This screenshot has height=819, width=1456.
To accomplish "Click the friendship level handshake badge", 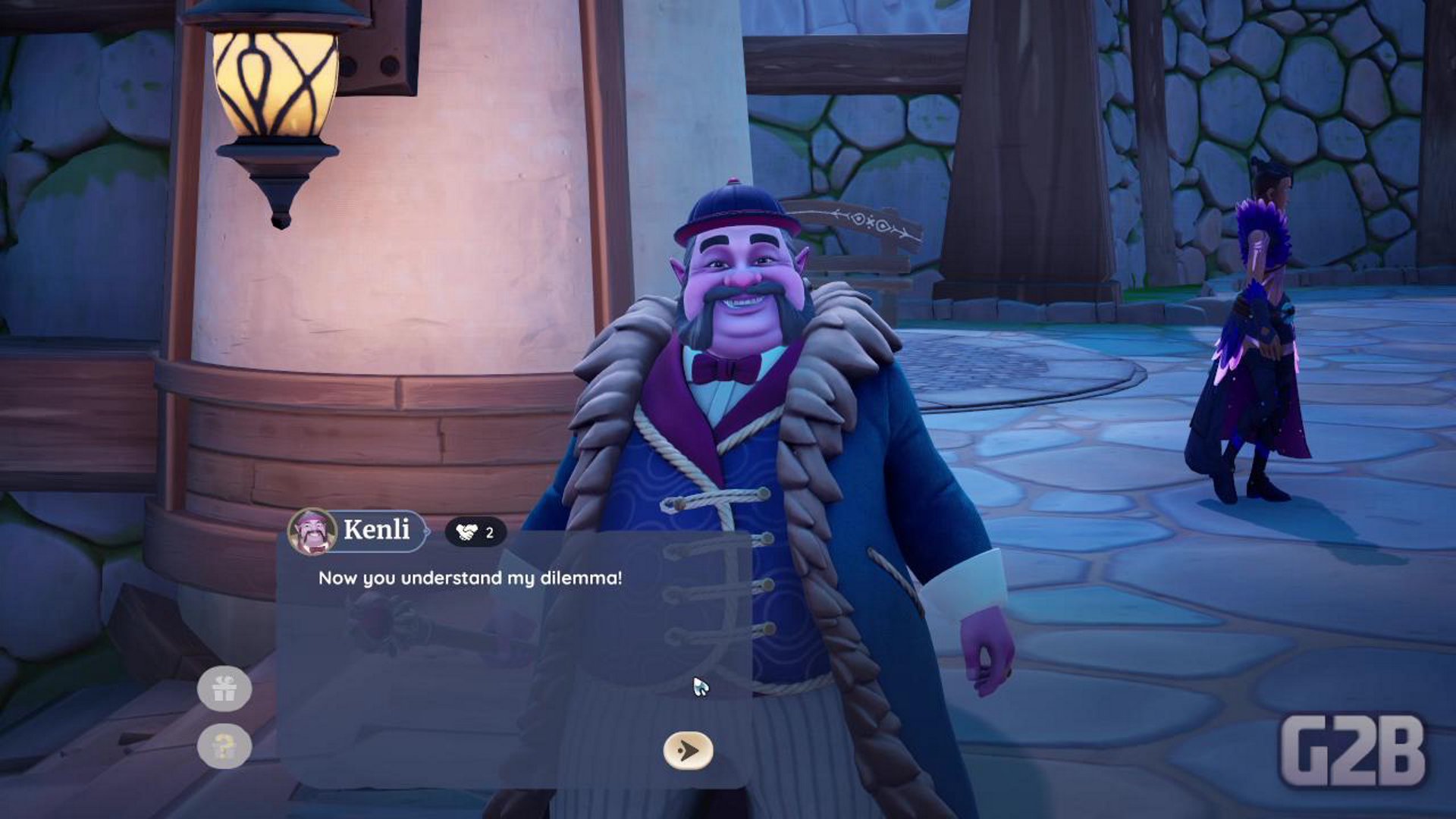I will tap(475, 532).
